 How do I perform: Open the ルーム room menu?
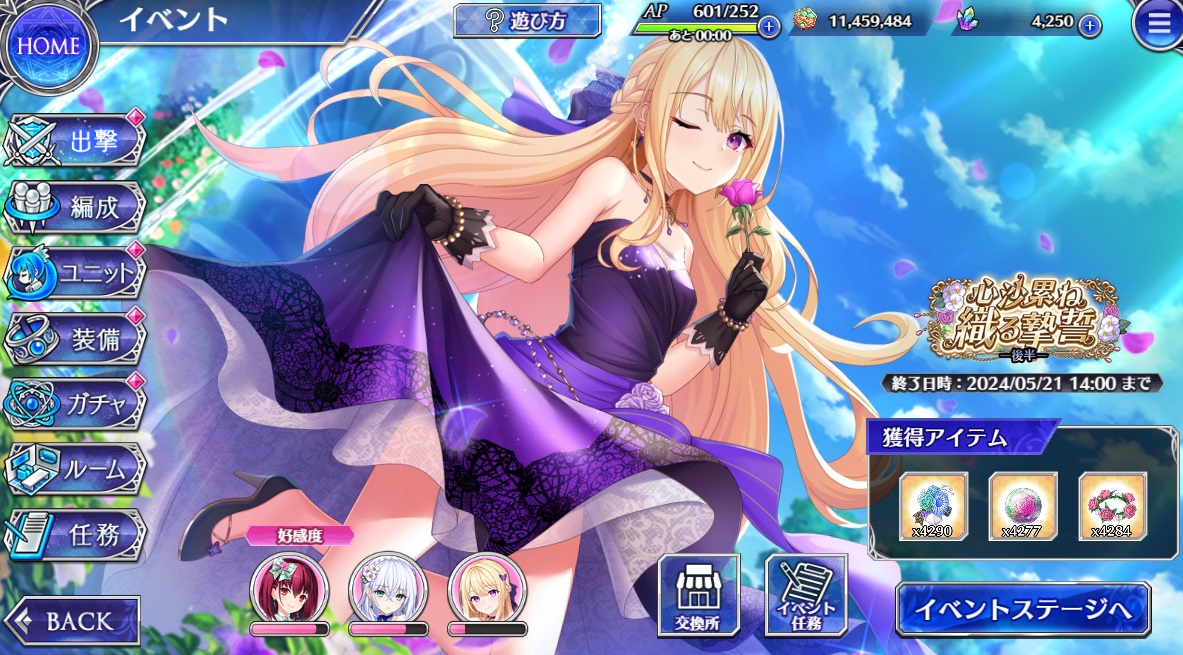(78, 469)
